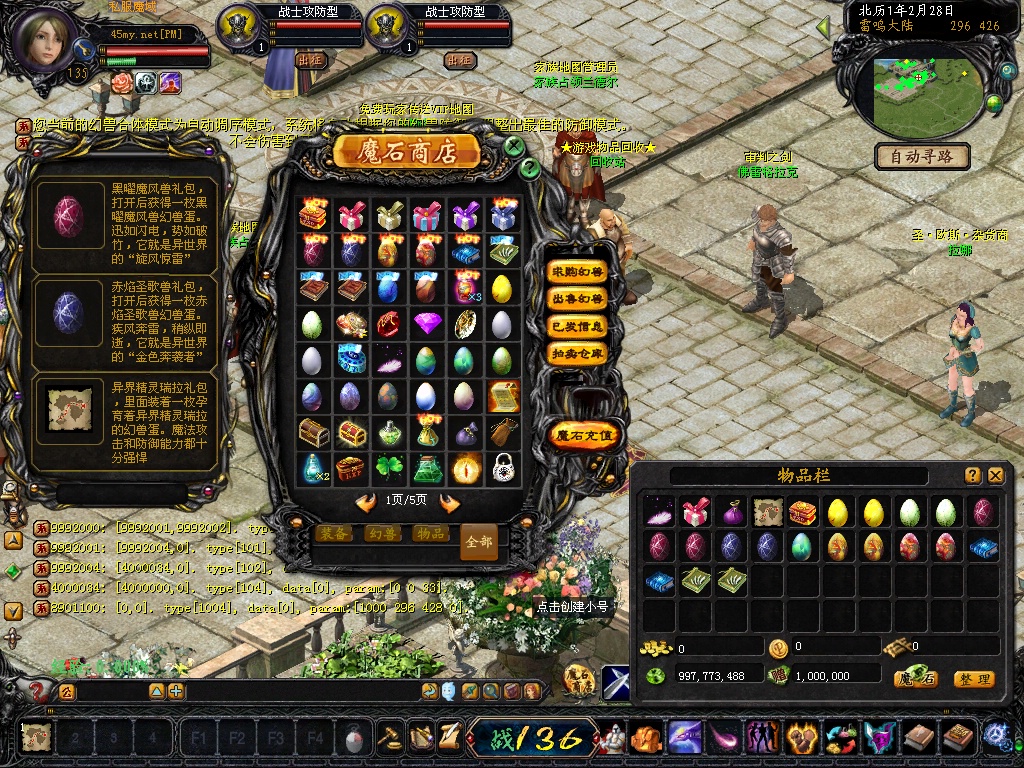The image size is (1024, 768).
Task: Click the 自动寻路 auto-pathfinding button
Action: coord(921,156)
